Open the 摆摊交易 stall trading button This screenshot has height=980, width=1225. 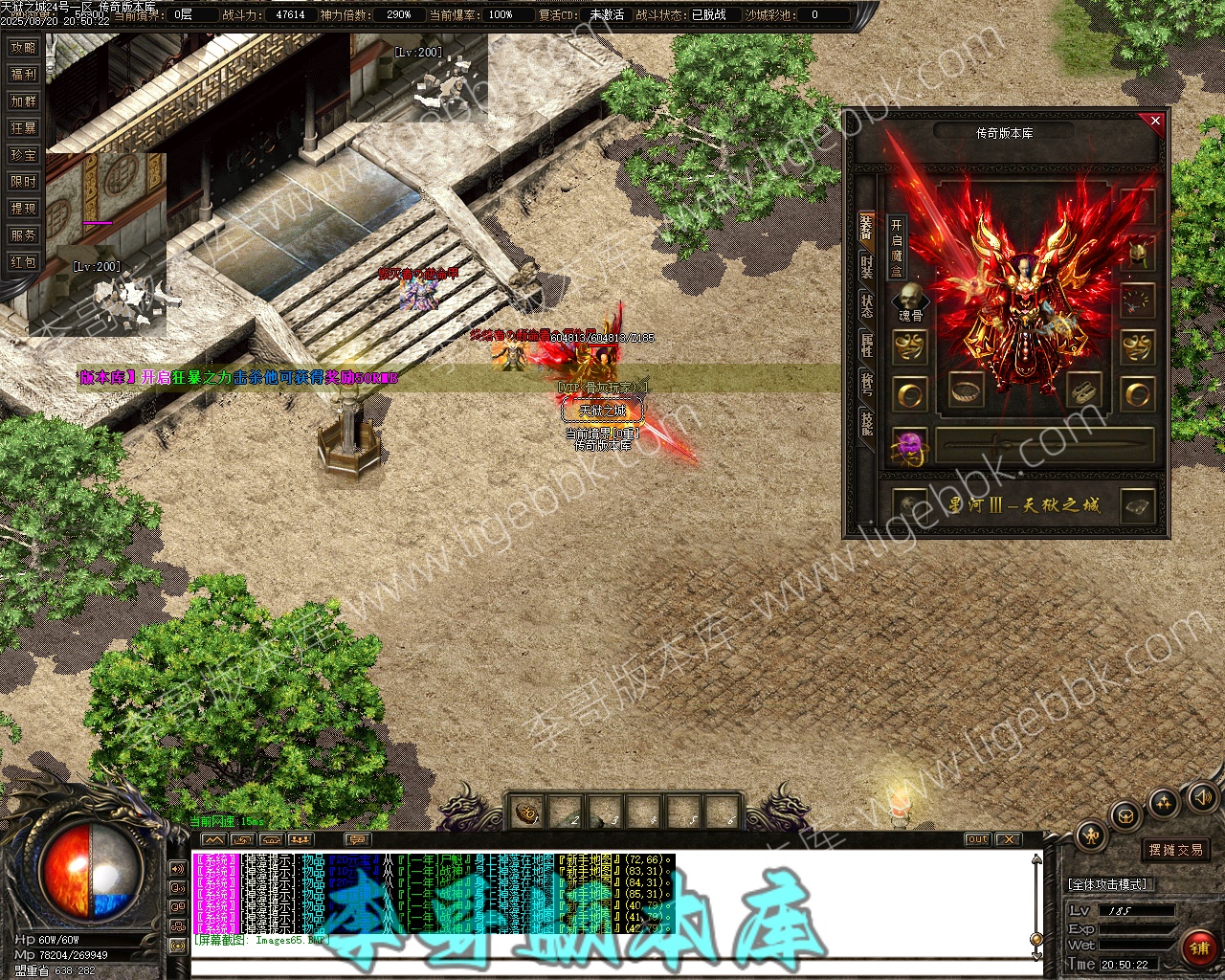tap(1175, 850)
